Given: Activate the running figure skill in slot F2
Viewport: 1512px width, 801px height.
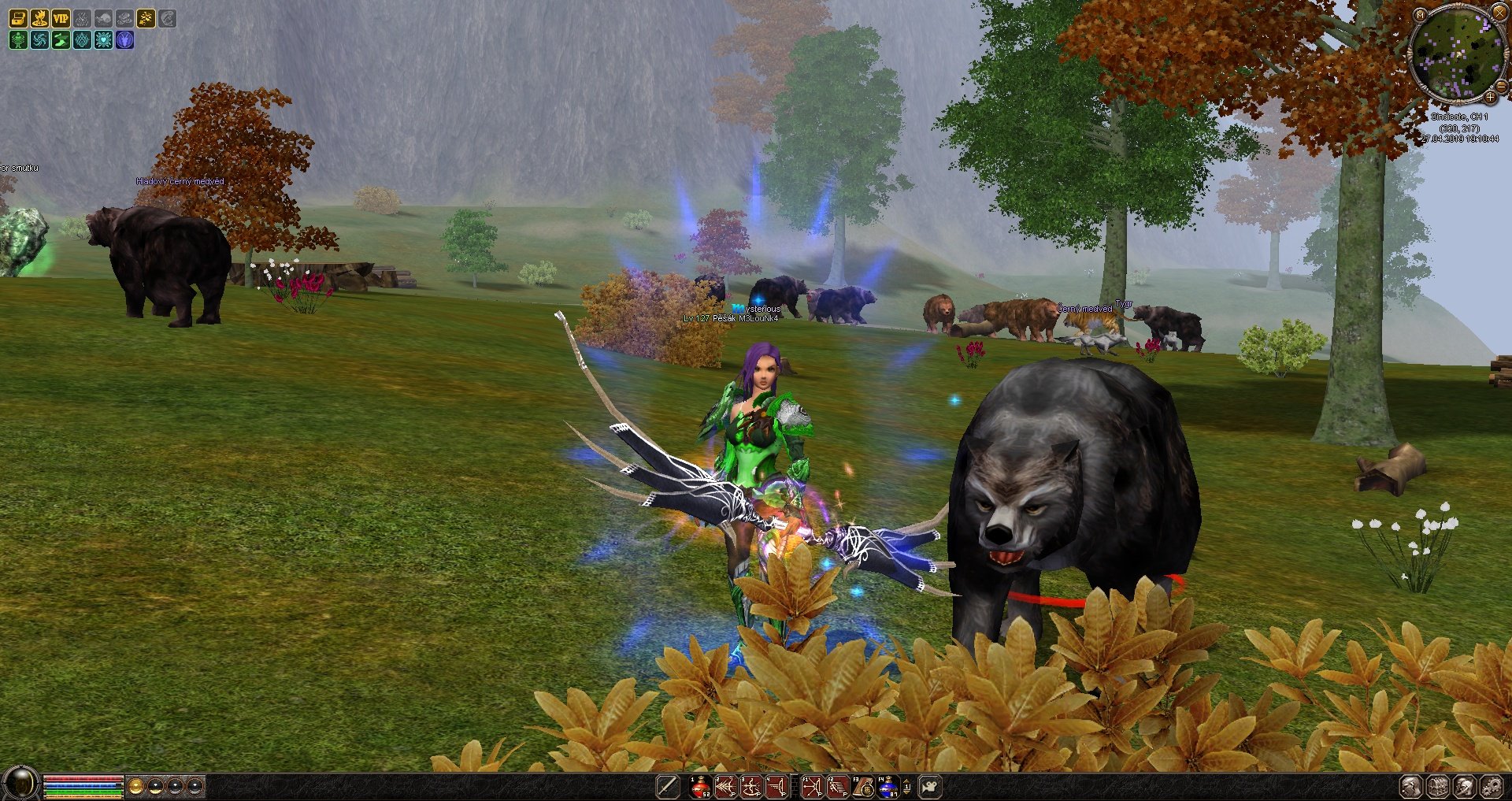Looking at the screenshot, I should [837, 787].
